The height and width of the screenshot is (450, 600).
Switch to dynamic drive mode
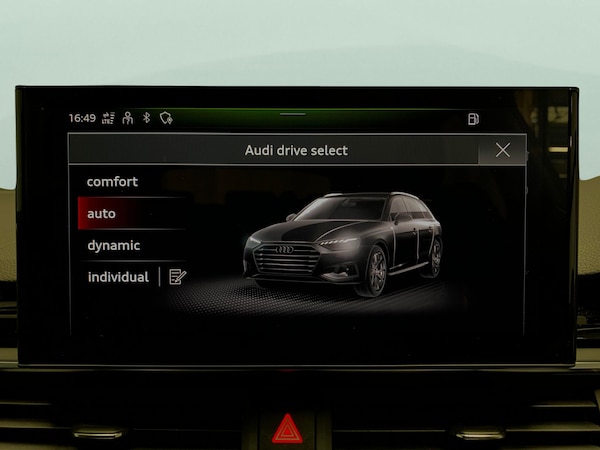(113, 245)
